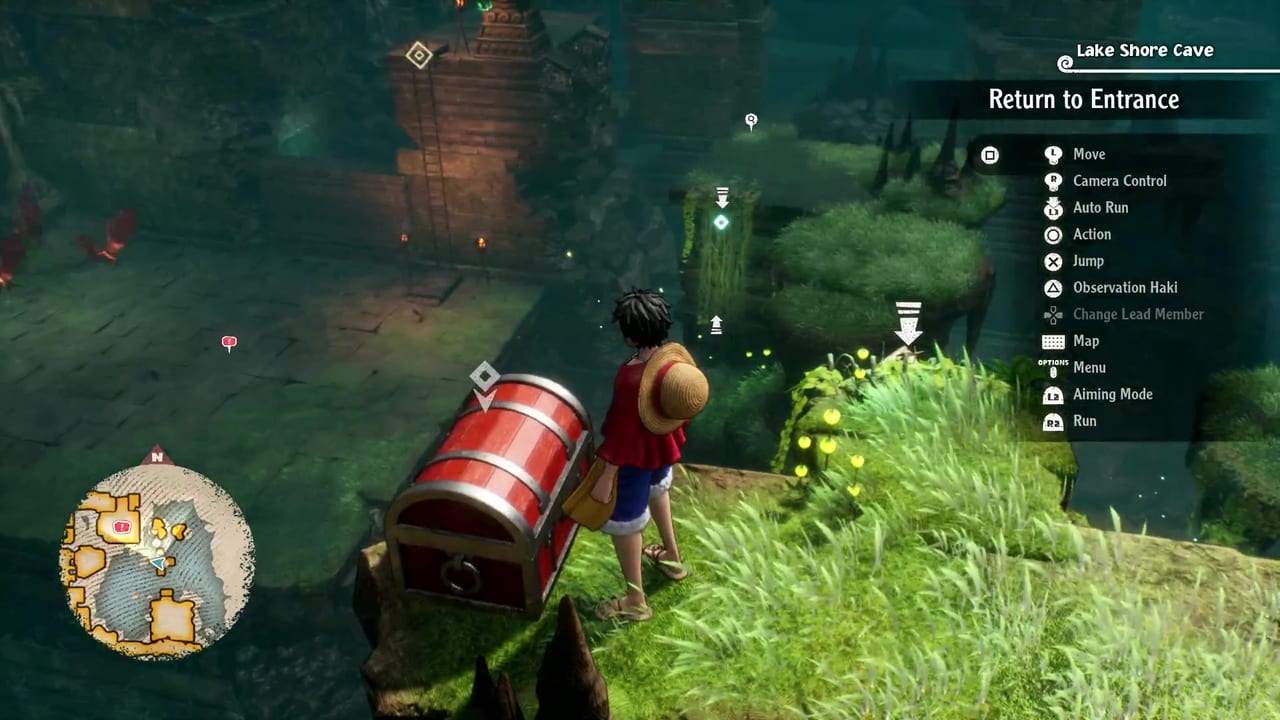This screenshot has width=1280, height=720.
Task: Select the diamond waypoint marker above the chest
Action: point(485,376)
